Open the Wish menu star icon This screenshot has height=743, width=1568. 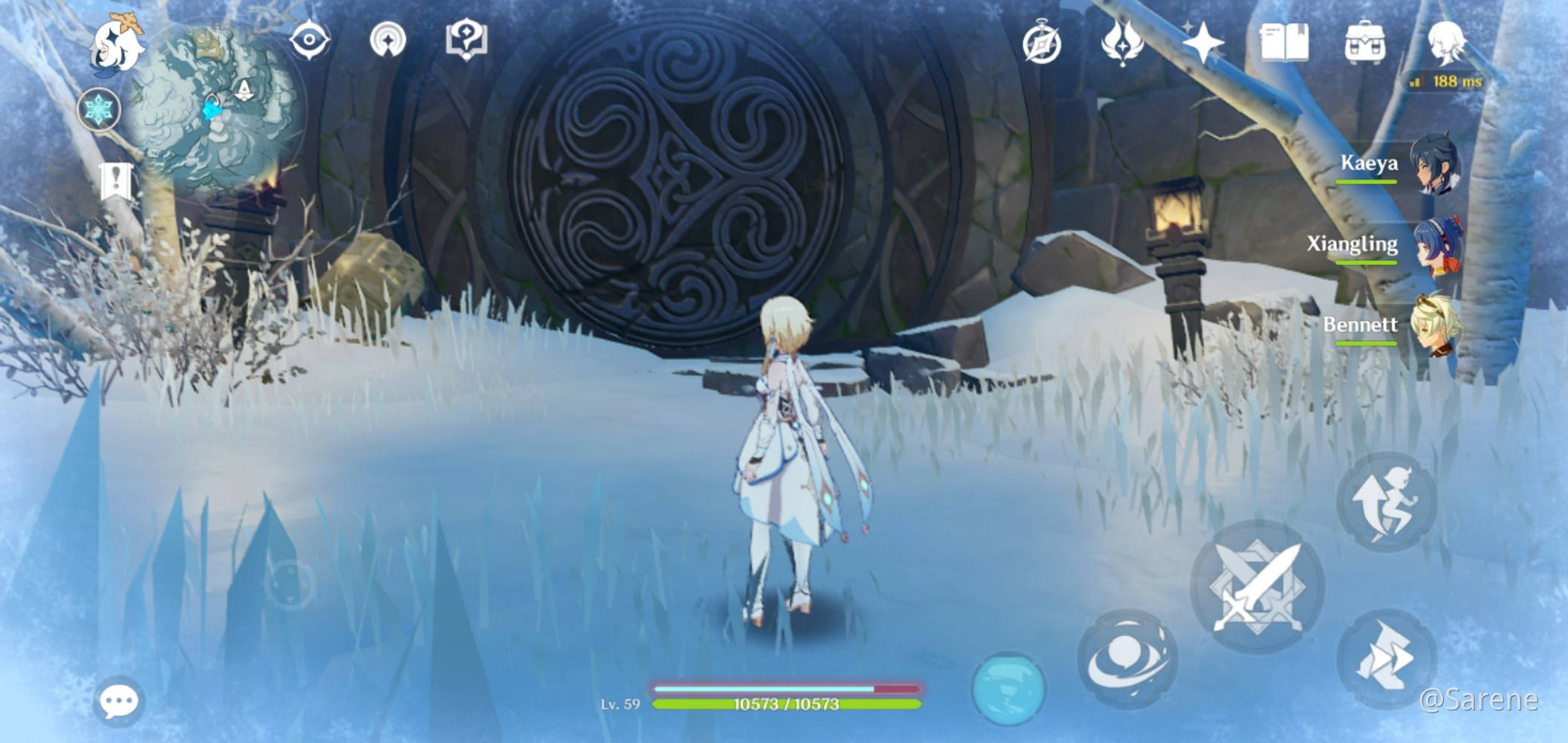tap(1203, 41)
